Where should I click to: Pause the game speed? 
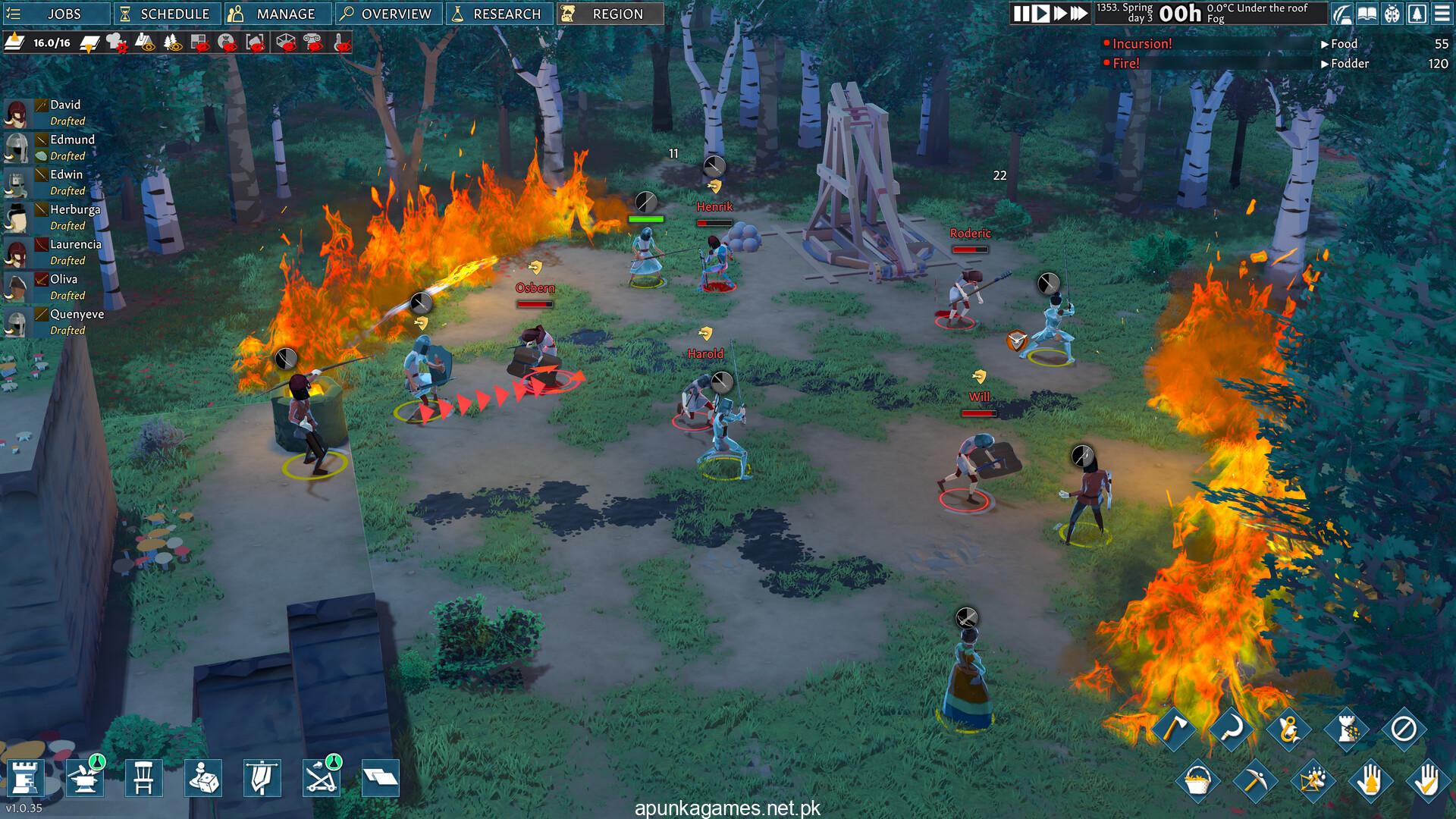pyautogui.click(x=1021, y=14)
